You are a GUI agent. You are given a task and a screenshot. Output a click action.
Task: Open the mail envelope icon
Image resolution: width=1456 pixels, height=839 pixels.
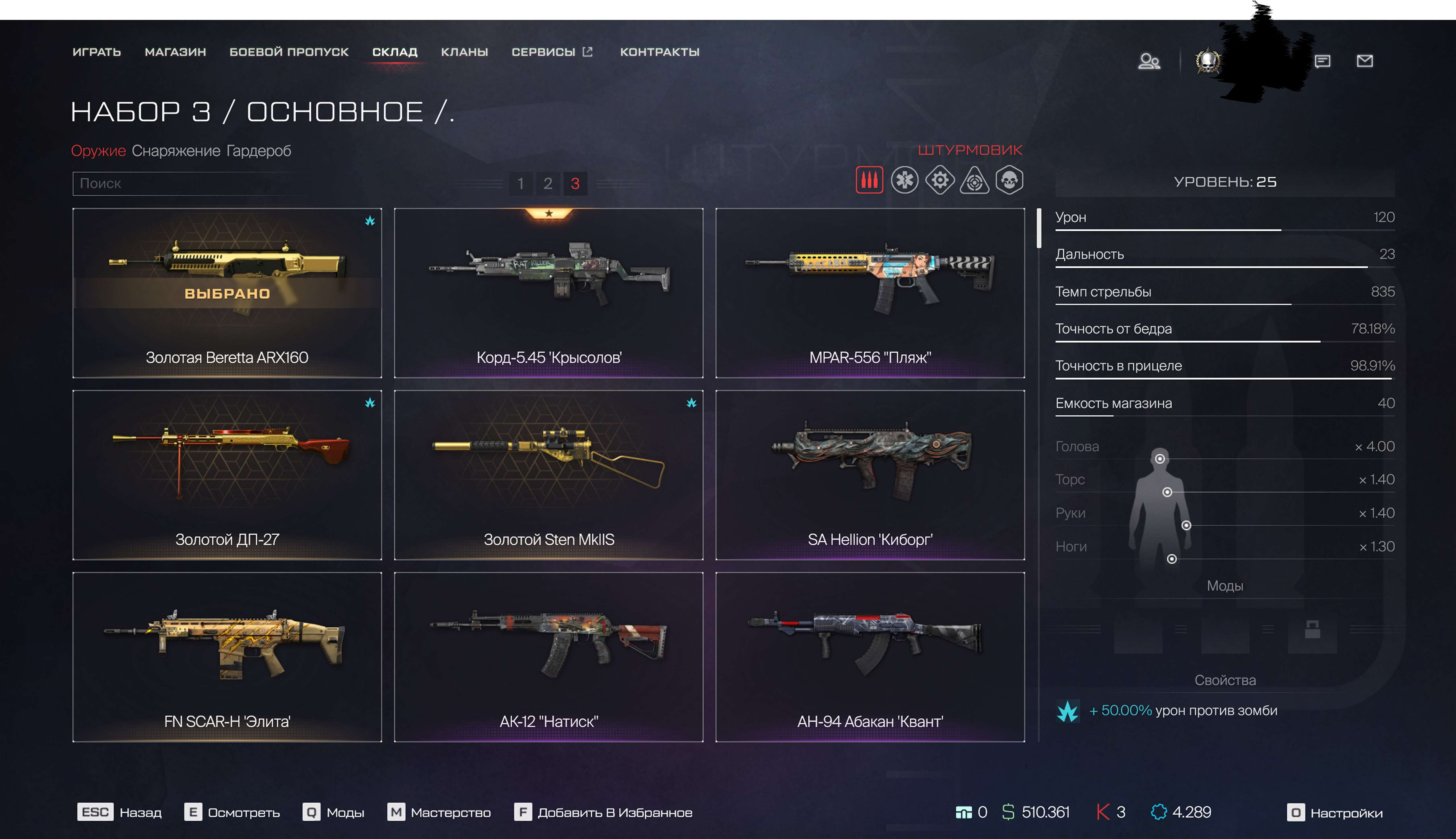(1364, 61)
